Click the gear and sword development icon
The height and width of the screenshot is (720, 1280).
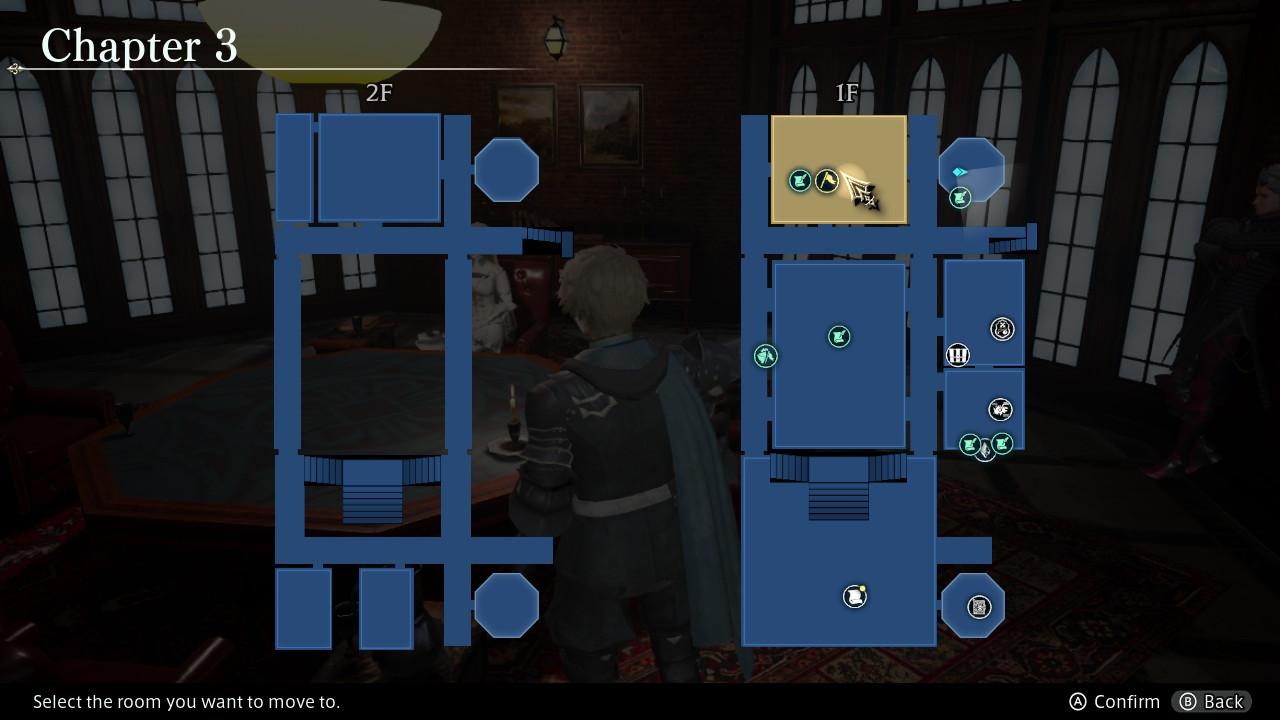[999, 409]
